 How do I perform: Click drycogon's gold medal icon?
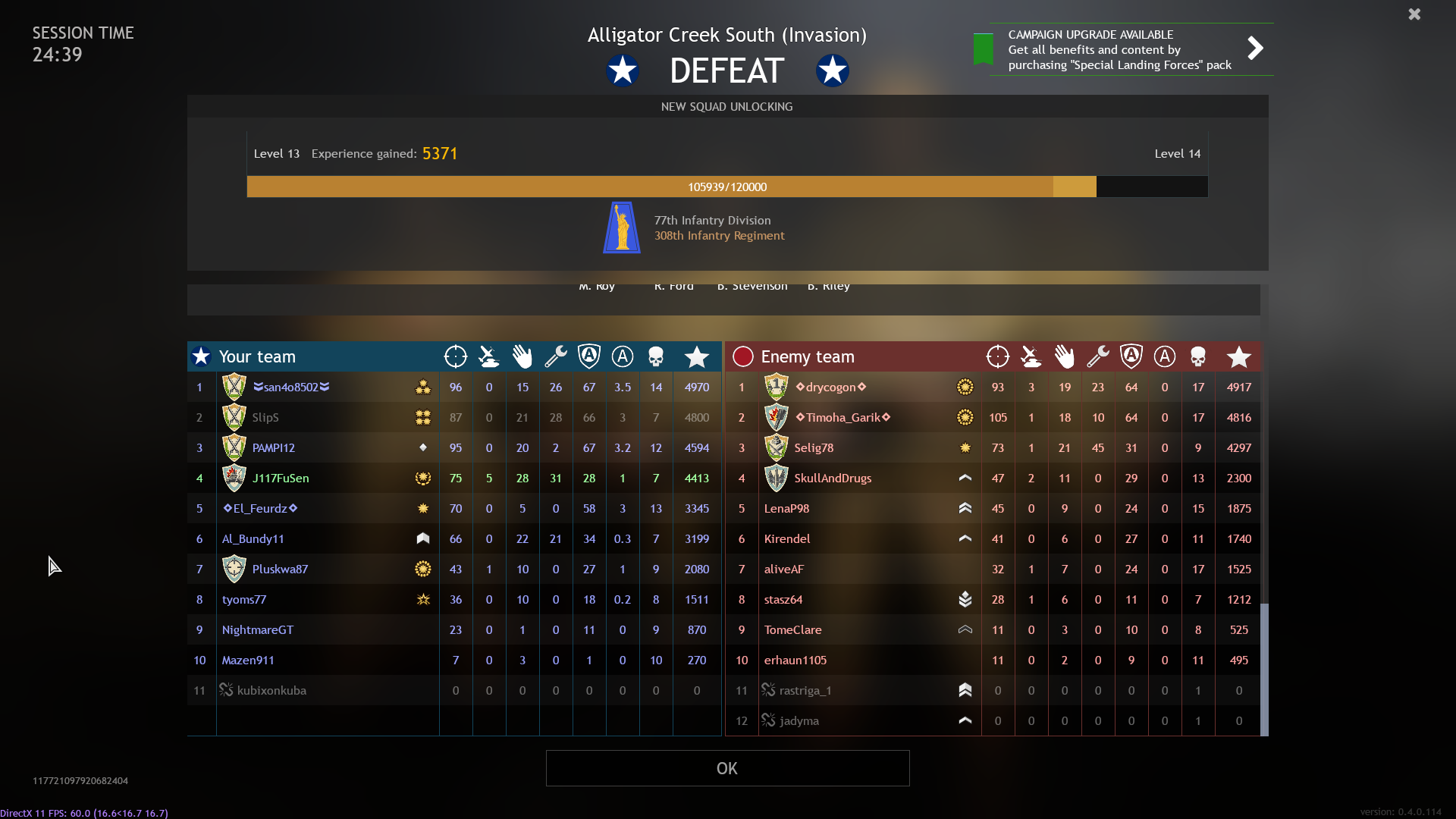(965, 386)
